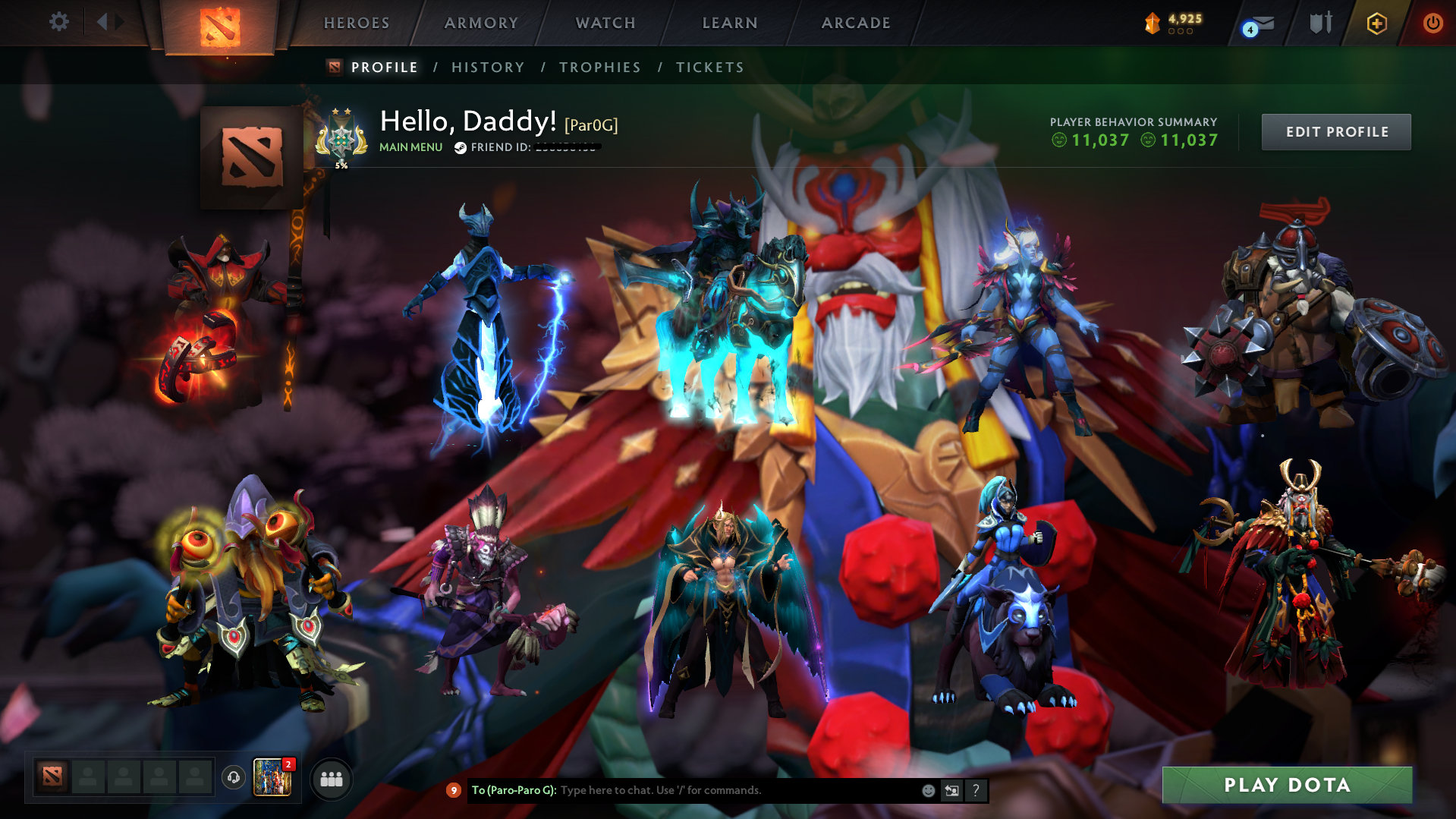
Task: Click the power exit icon
Action: [1432, 23]
